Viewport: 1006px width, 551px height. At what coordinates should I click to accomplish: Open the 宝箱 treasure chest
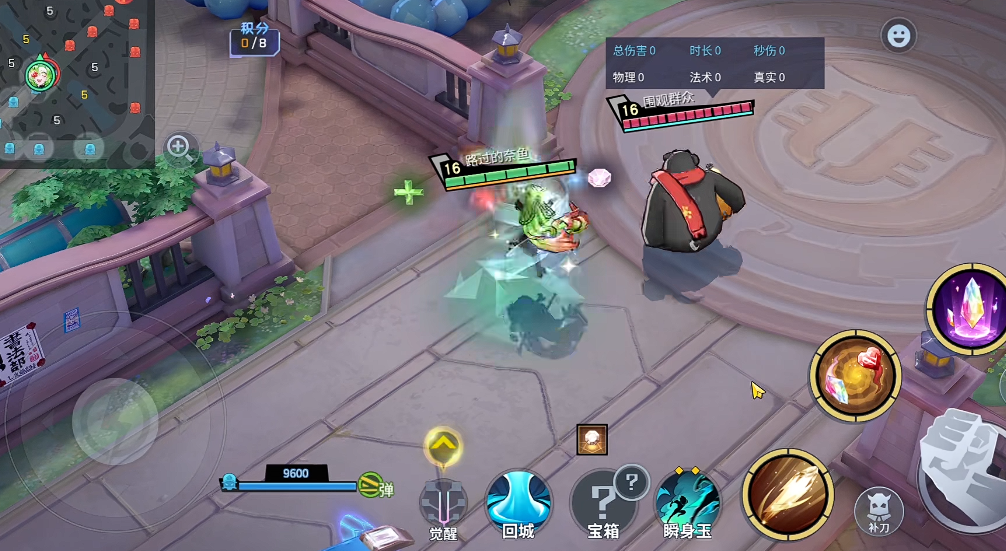tap(602, 503)
